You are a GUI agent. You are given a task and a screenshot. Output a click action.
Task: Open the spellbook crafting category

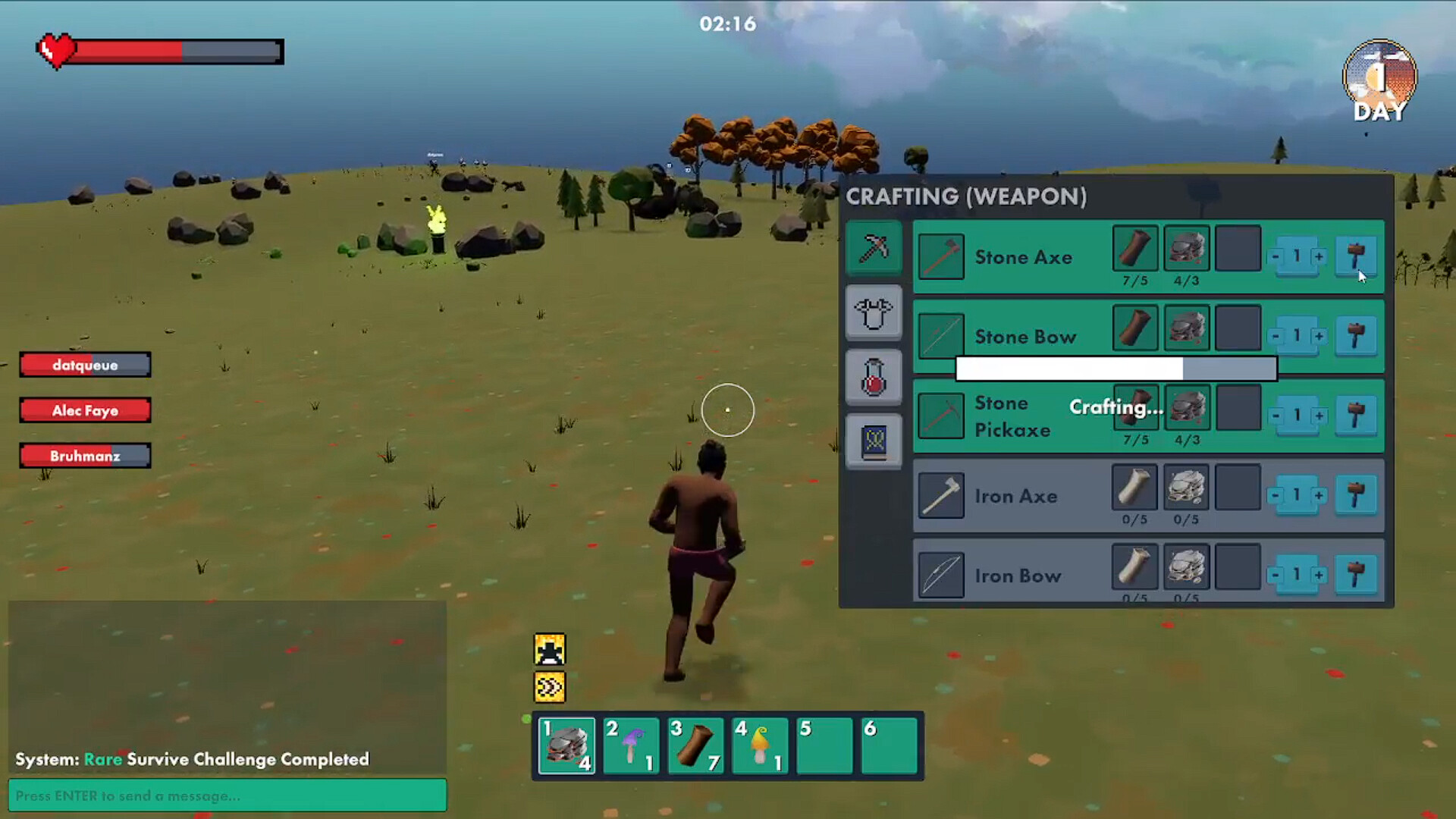point(874,440)
